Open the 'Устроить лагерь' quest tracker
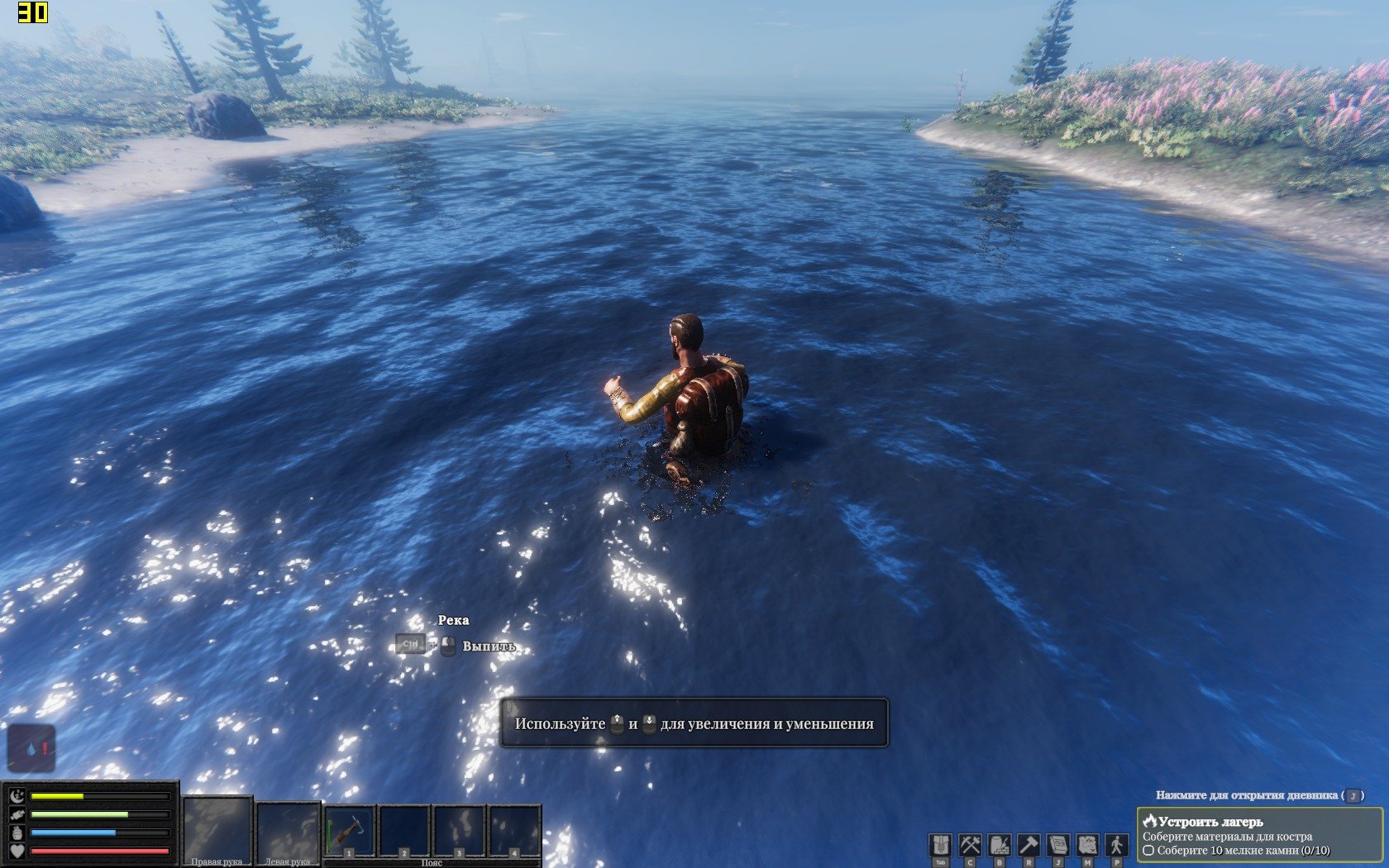 pyautogui.click(x=1258, y=835)
